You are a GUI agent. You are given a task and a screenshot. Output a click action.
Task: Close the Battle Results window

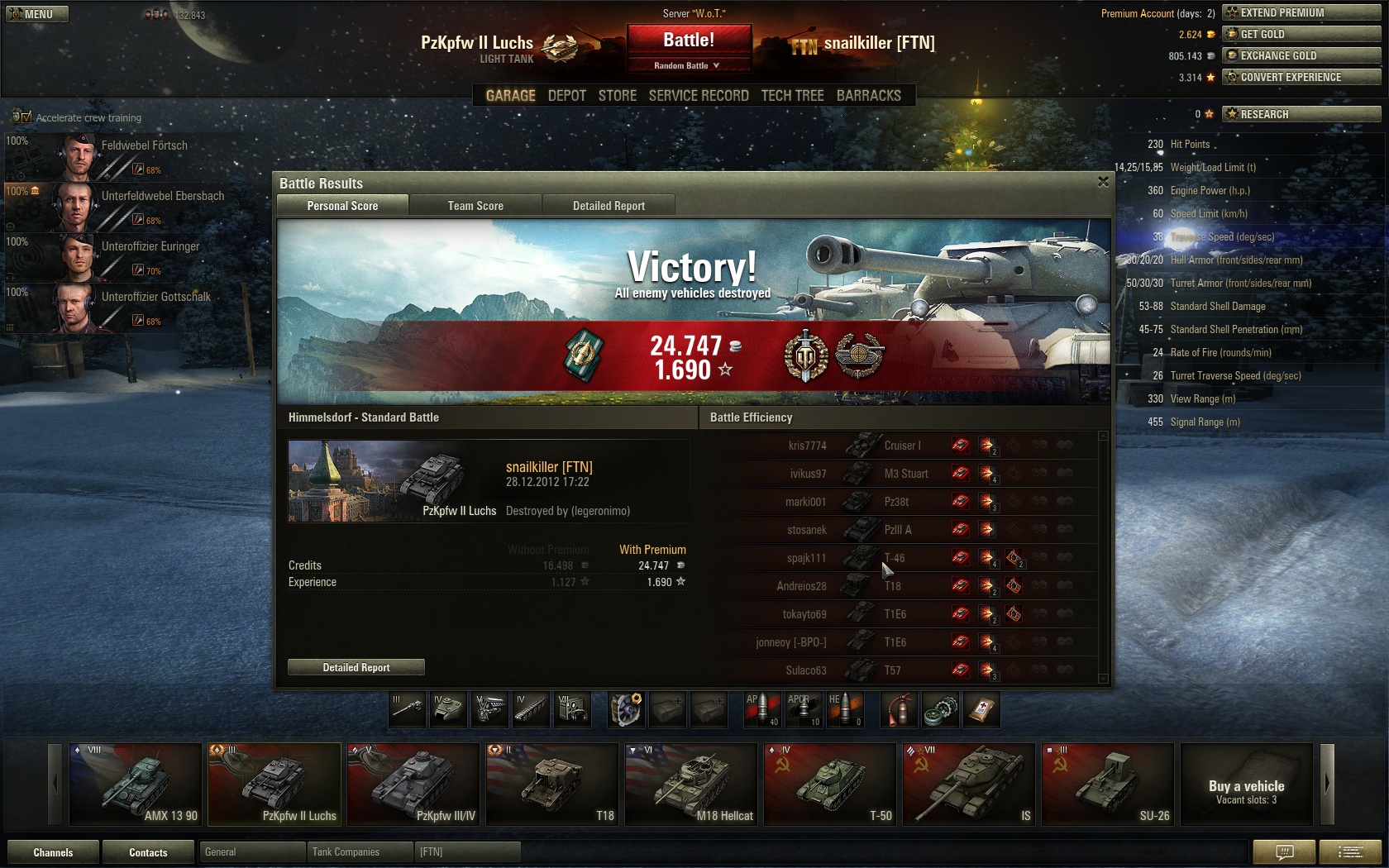tap(1103, 182)
